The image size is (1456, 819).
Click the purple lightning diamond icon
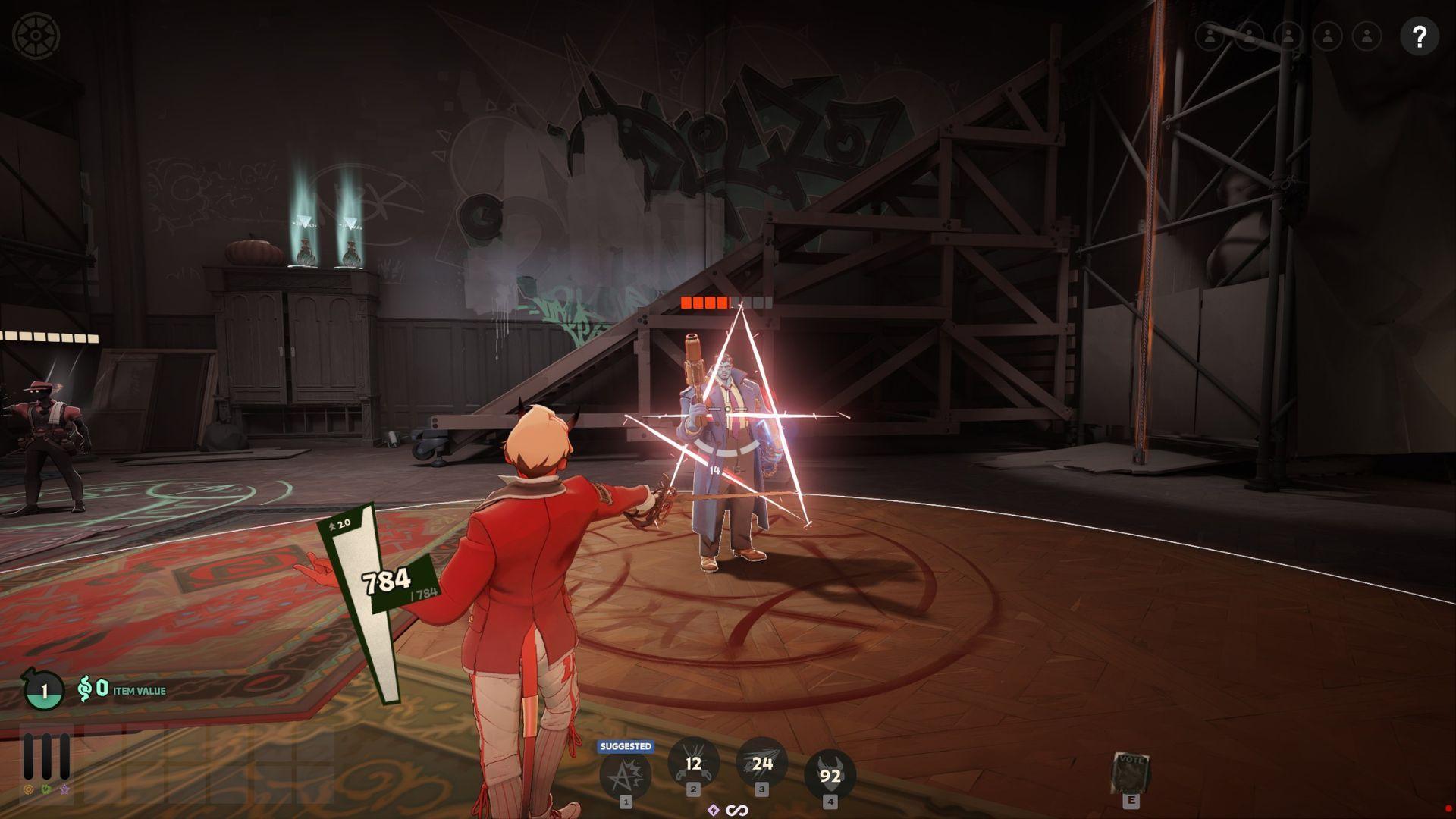713,811
